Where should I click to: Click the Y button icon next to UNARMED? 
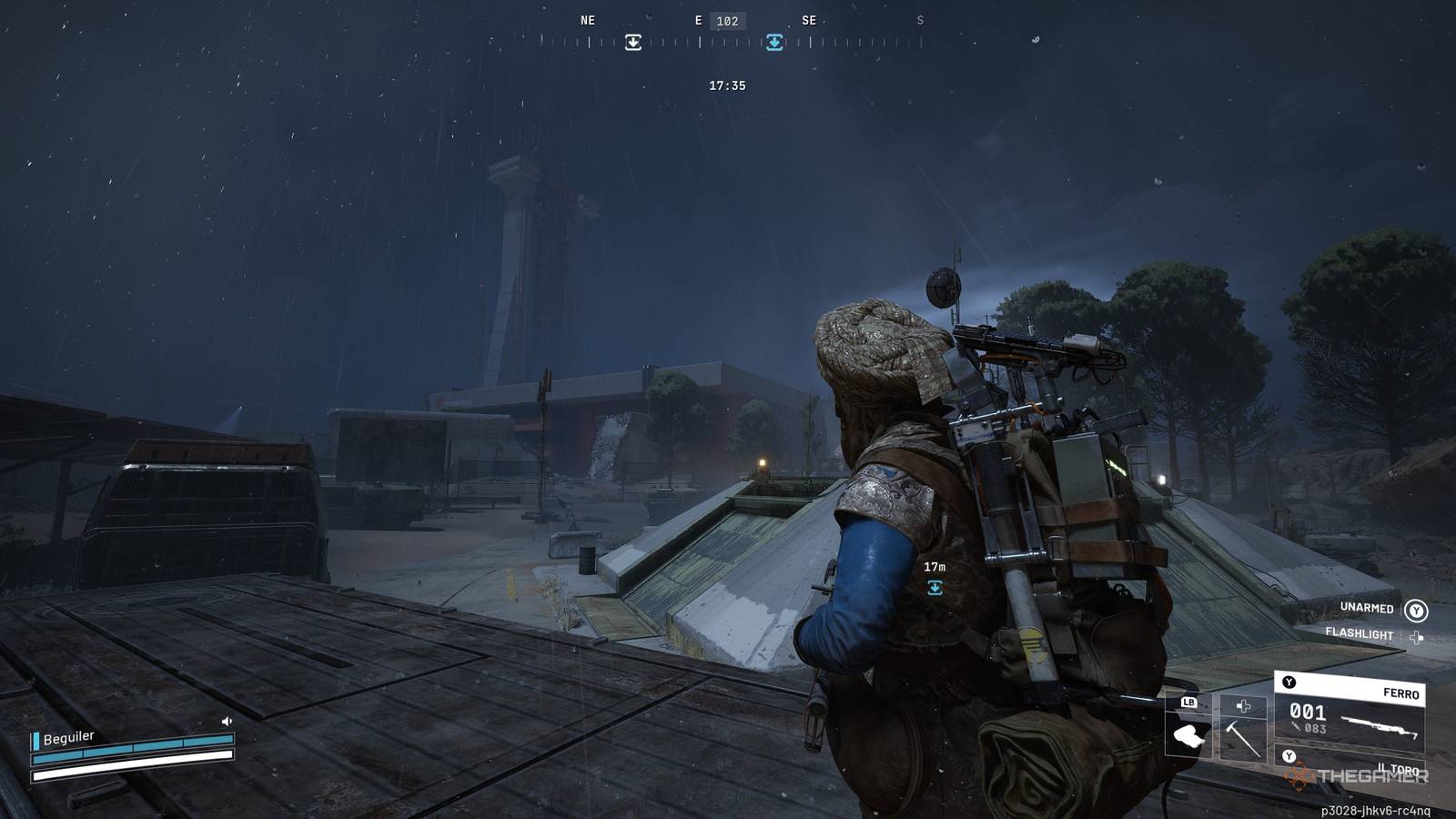click(x=1417, y=611)
